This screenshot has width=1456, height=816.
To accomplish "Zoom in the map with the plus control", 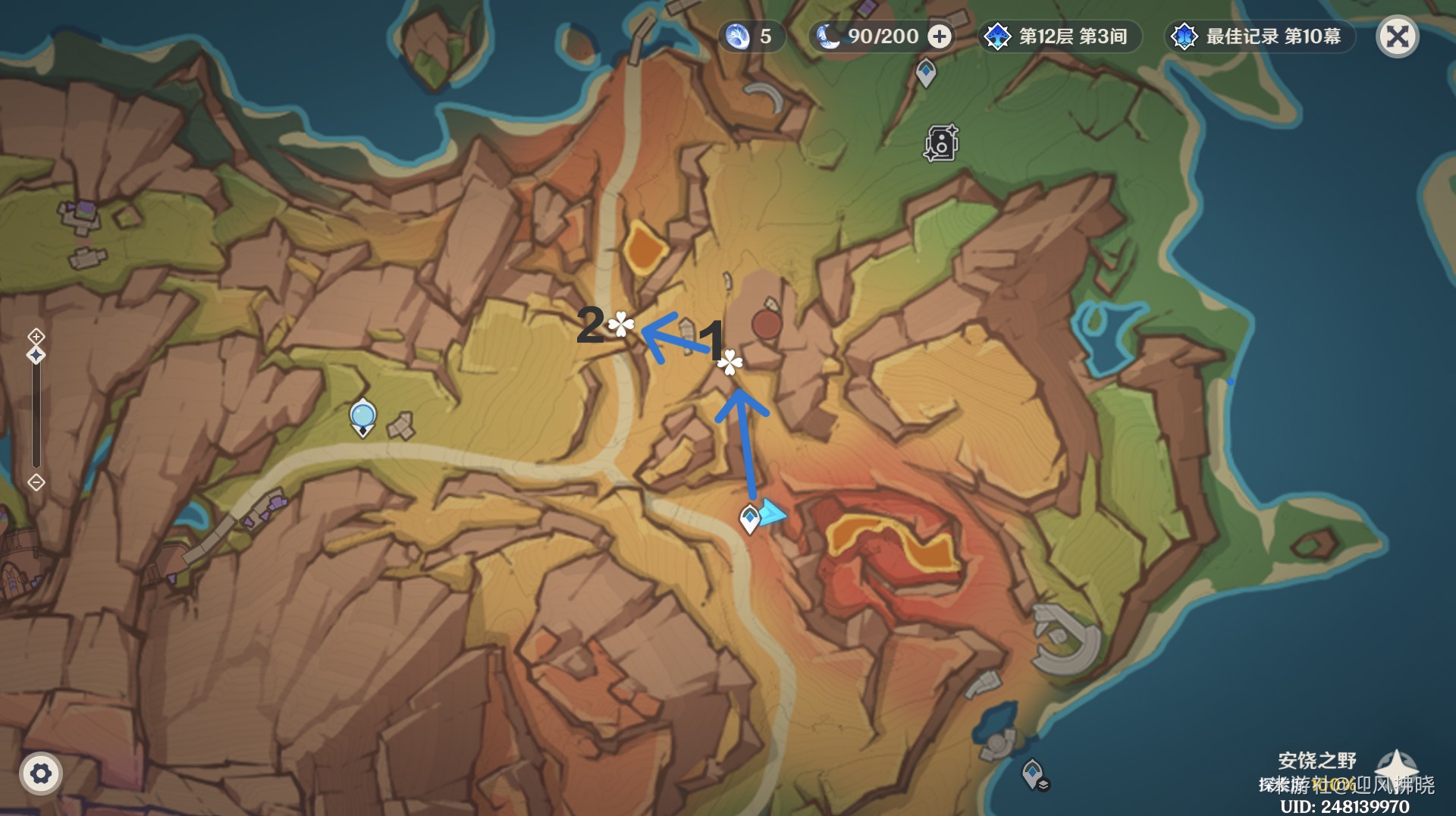I will click(x=36, y=336).
